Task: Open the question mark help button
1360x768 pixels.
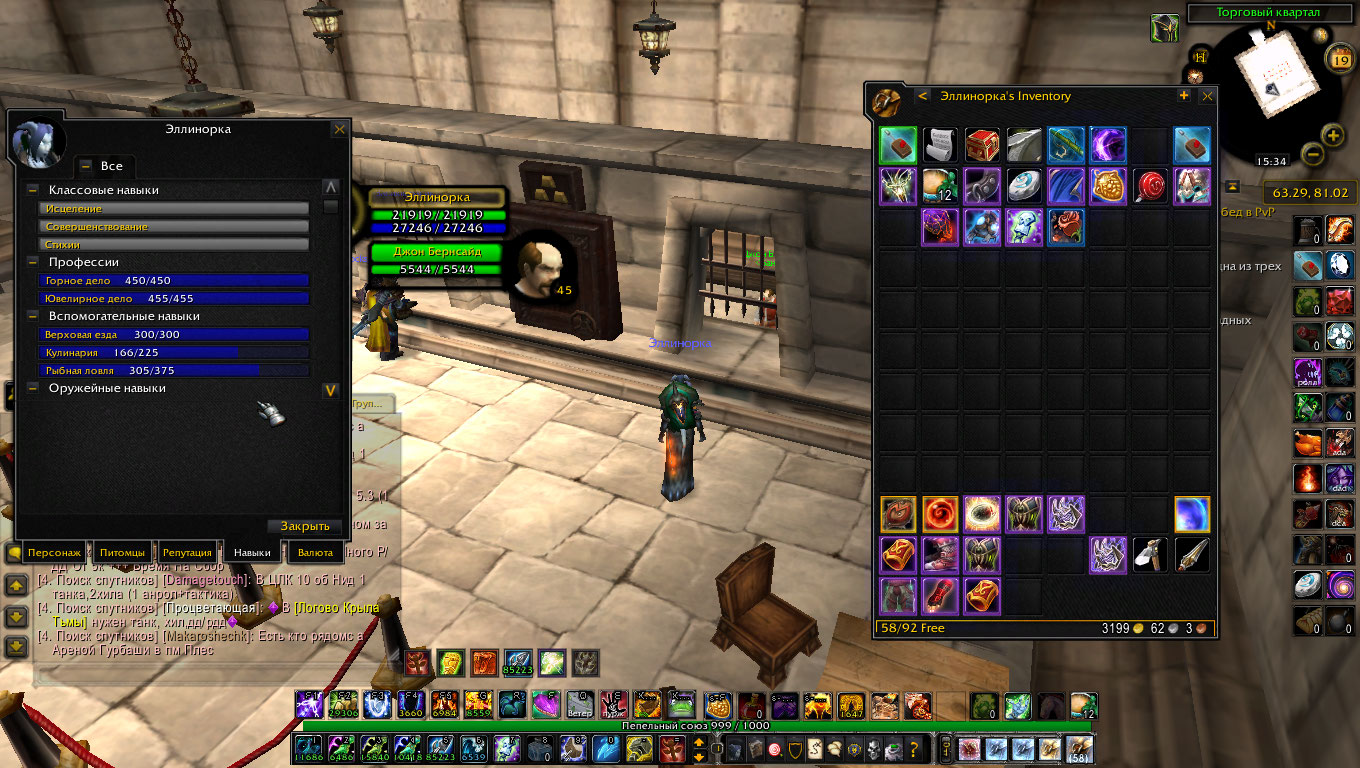Action: (913, 749)
